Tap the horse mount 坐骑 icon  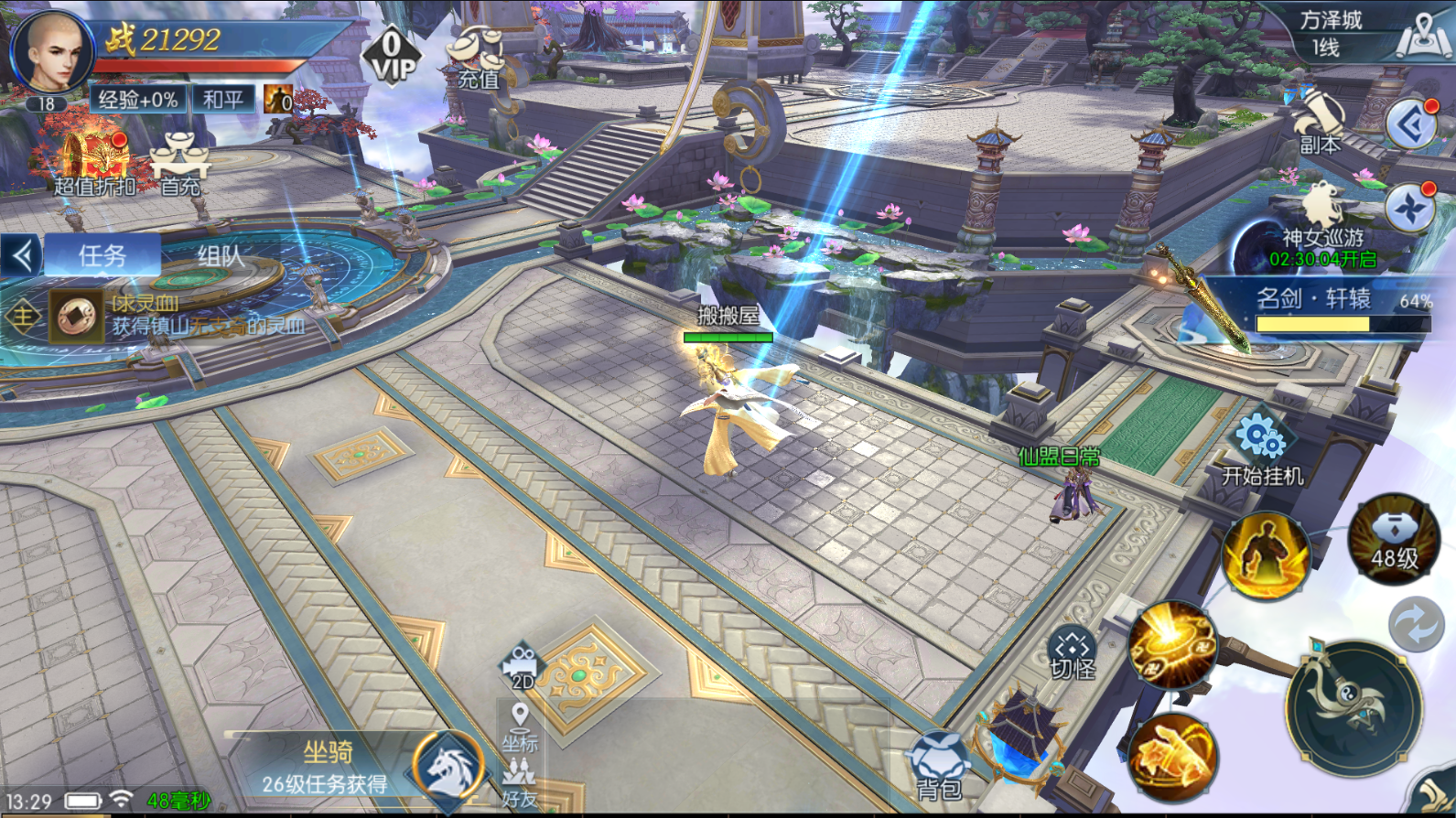tap(448, 767)
